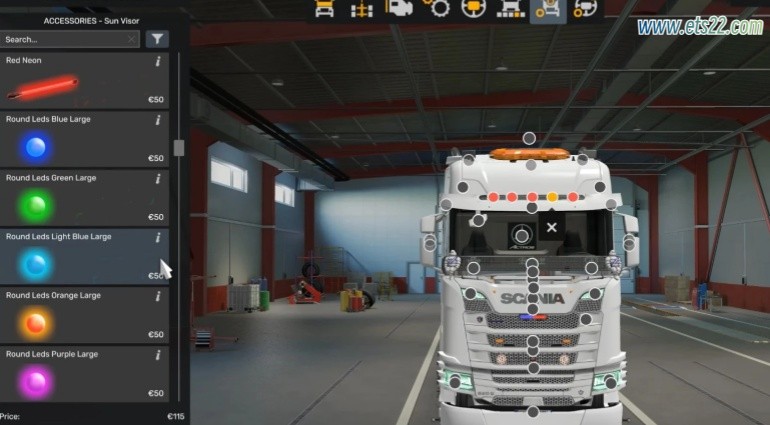The width and height of the screenshot is (770, 425).
Task: Open the engine category tab
Action: (398, 9)
